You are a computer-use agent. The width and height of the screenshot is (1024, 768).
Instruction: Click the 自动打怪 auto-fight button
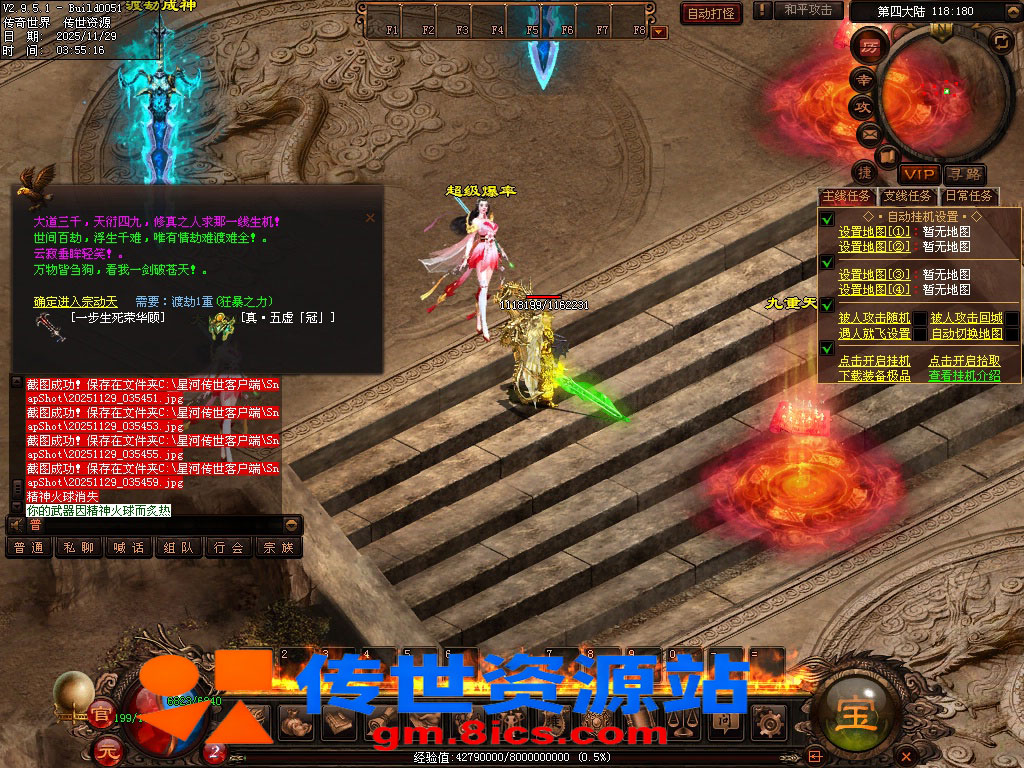711,13
